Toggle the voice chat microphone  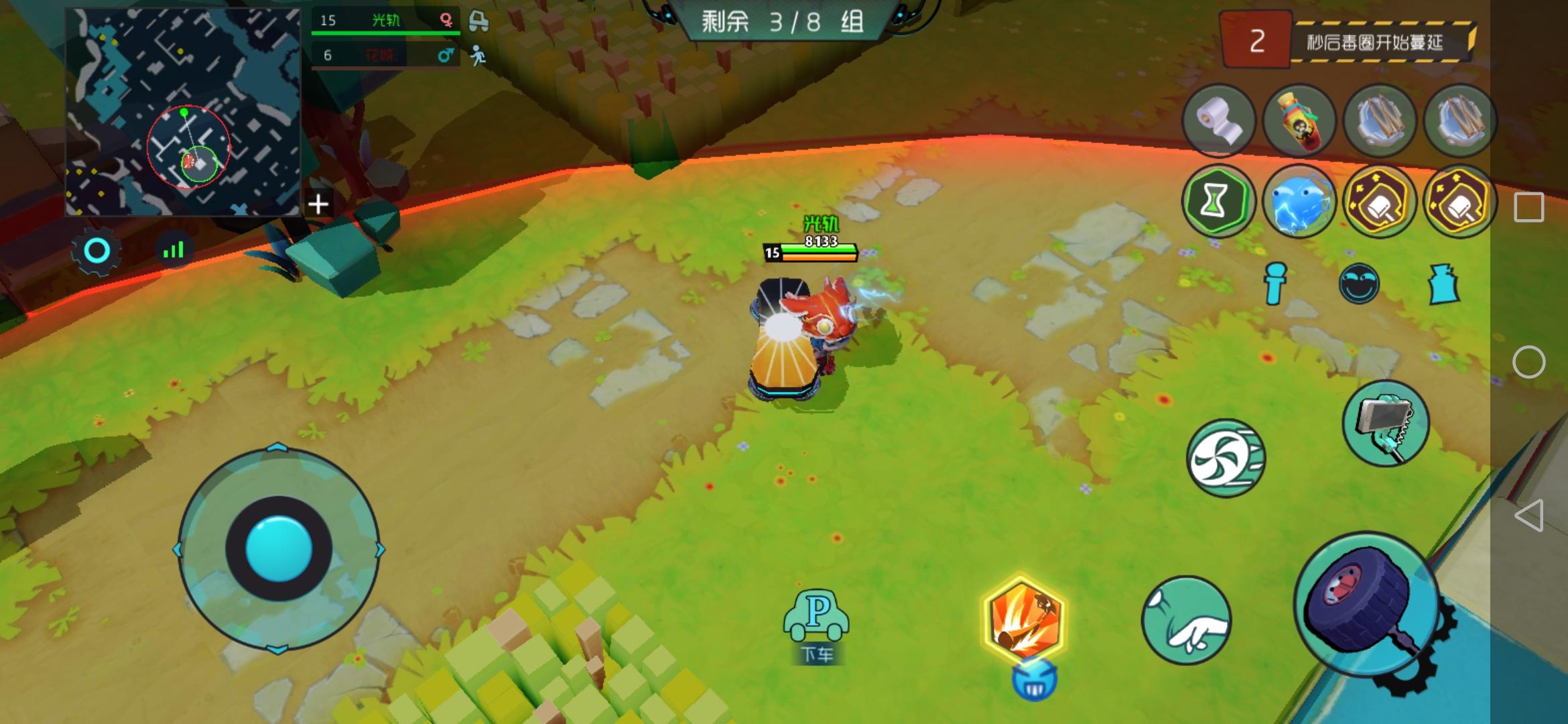[x=1273, y=282]
